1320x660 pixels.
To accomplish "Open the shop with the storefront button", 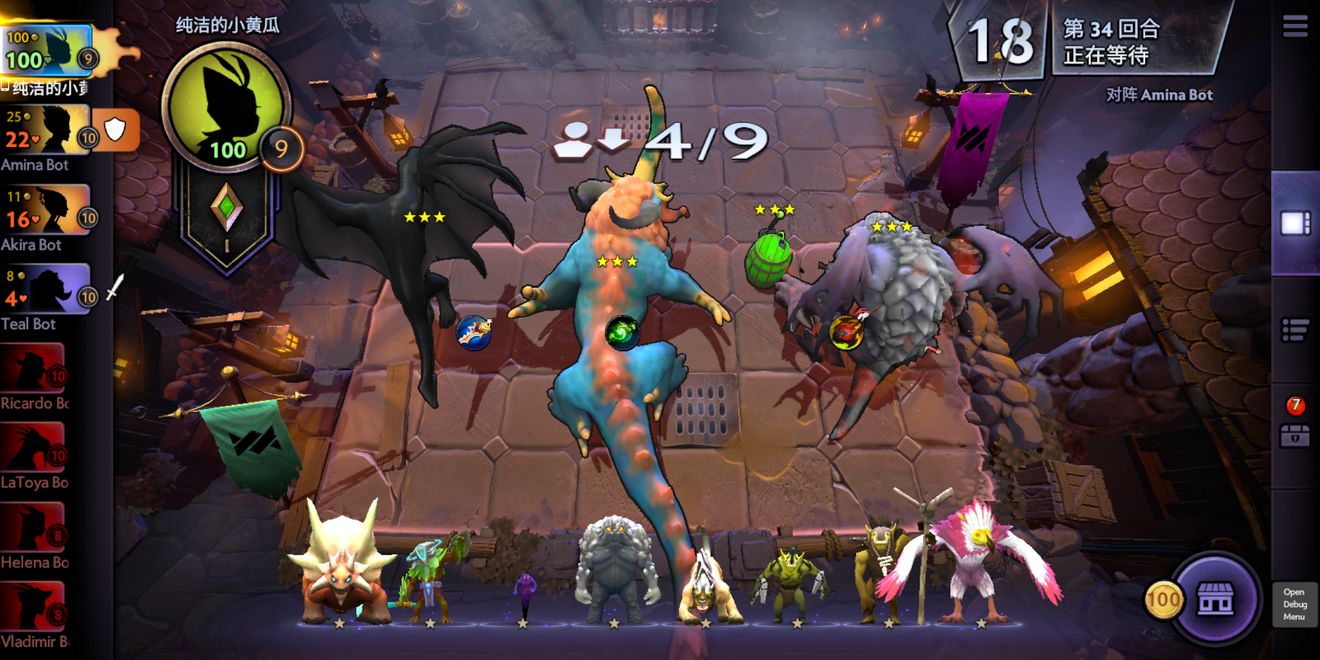I will [1215, 599].
